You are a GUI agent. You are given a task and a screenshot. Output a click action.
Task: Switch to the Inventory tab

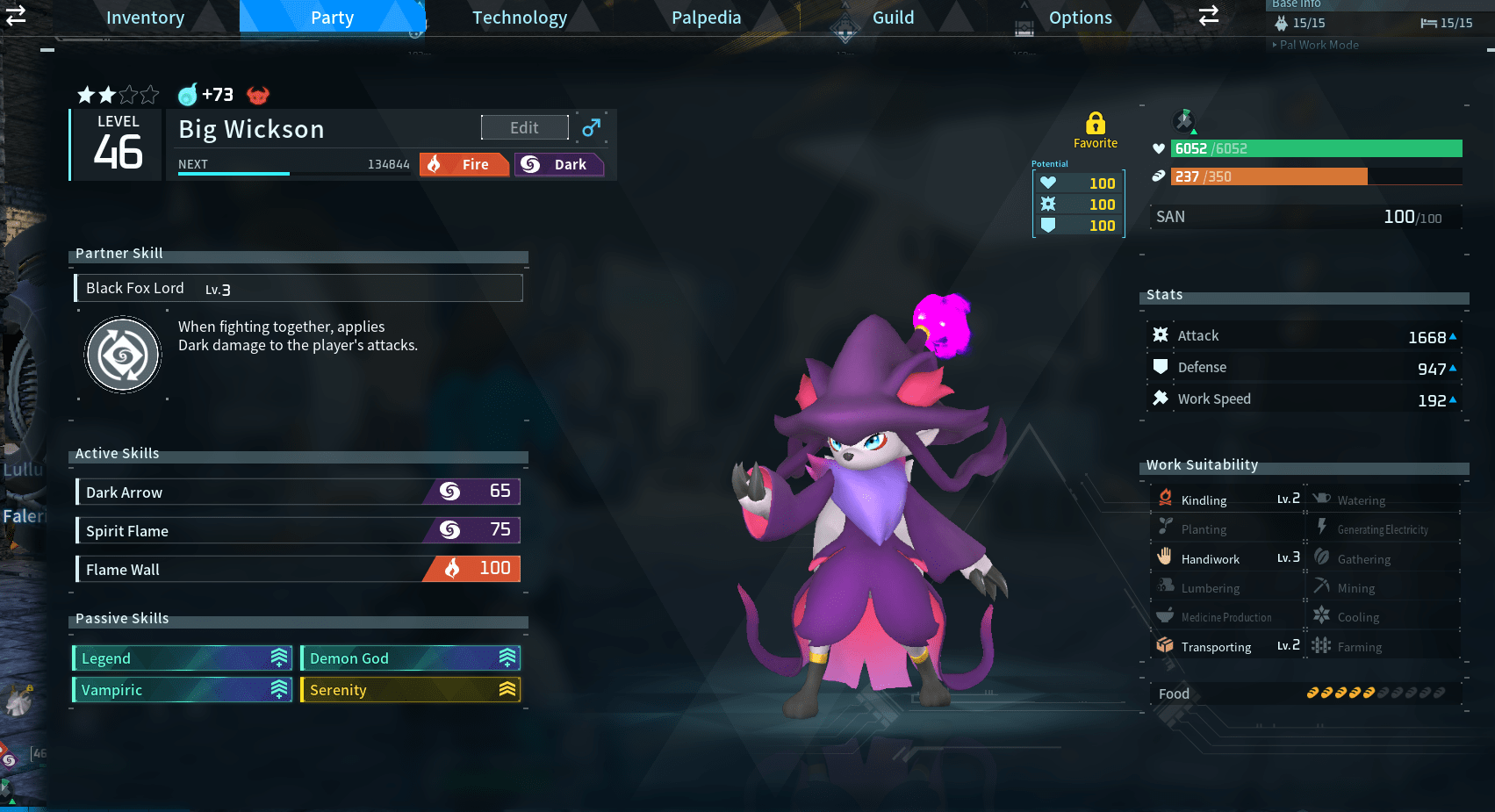145,18
